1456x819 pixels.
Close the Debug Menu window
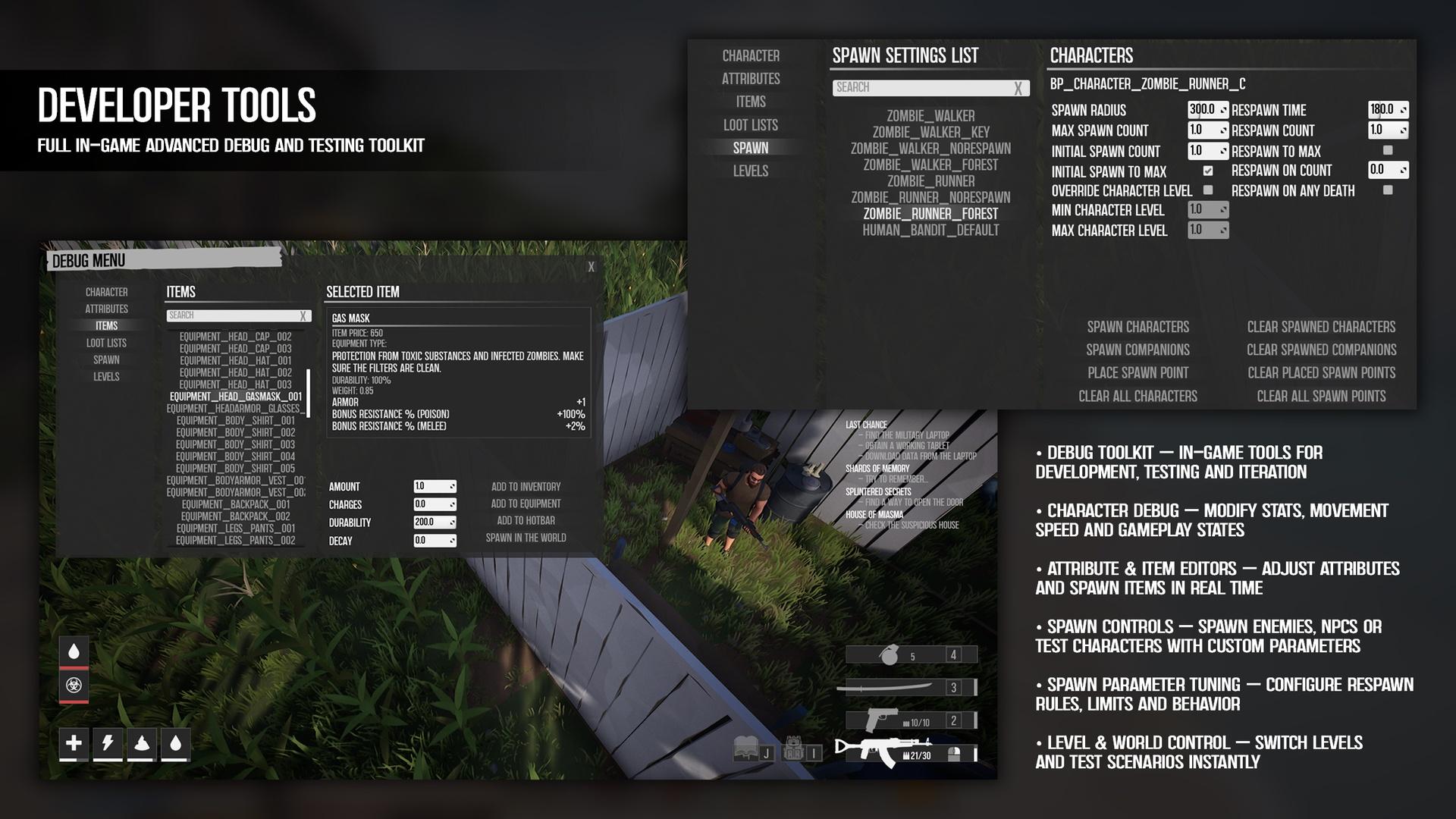[x=591, y=267]
